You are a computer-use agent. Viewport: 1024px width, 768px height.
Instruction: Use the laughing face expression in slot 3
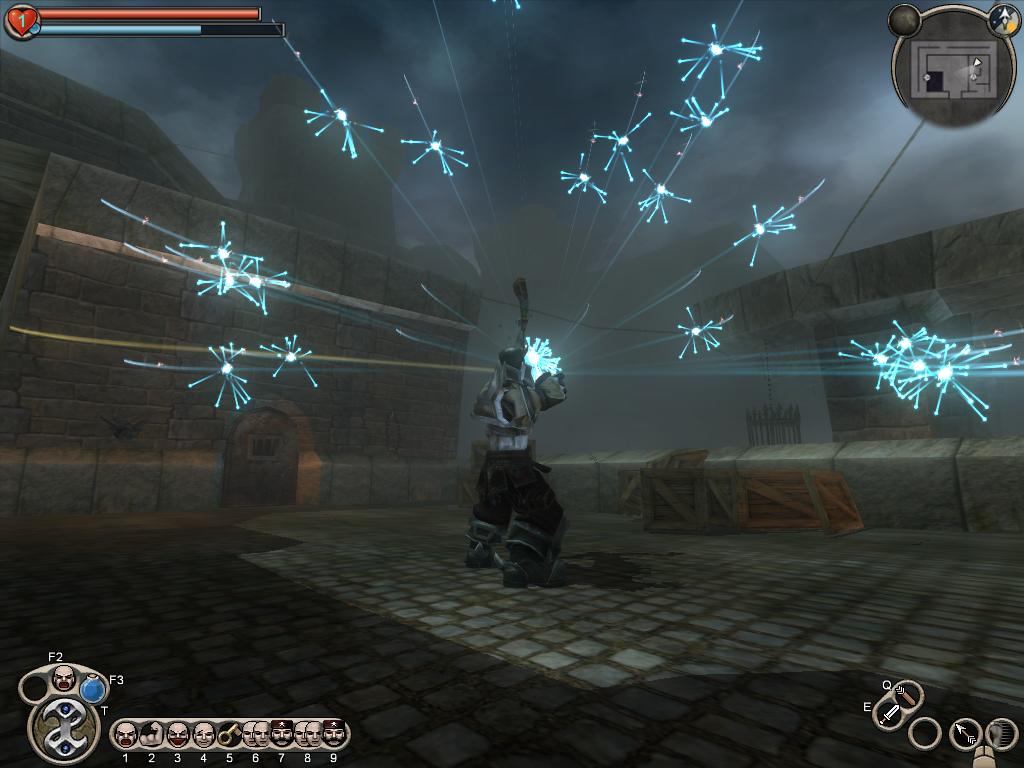pos(178,736)
